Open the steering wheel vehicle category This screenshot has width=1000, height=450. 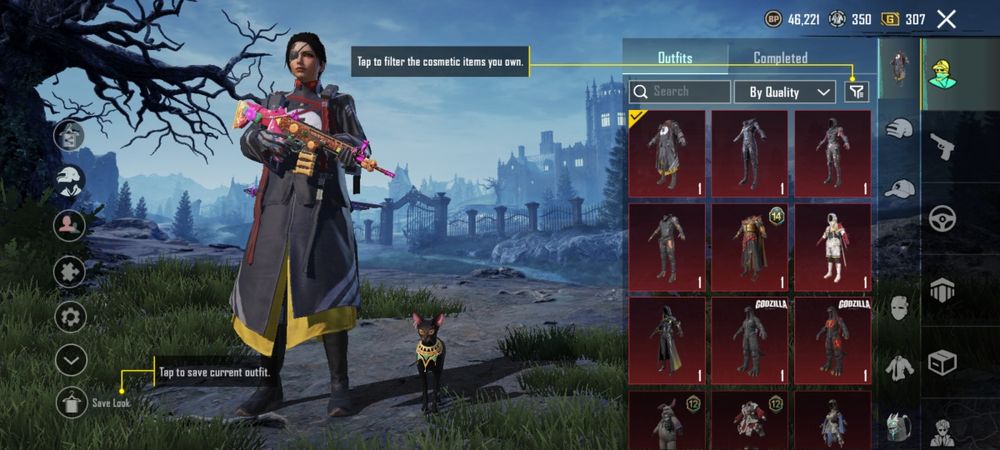point(942,219)
